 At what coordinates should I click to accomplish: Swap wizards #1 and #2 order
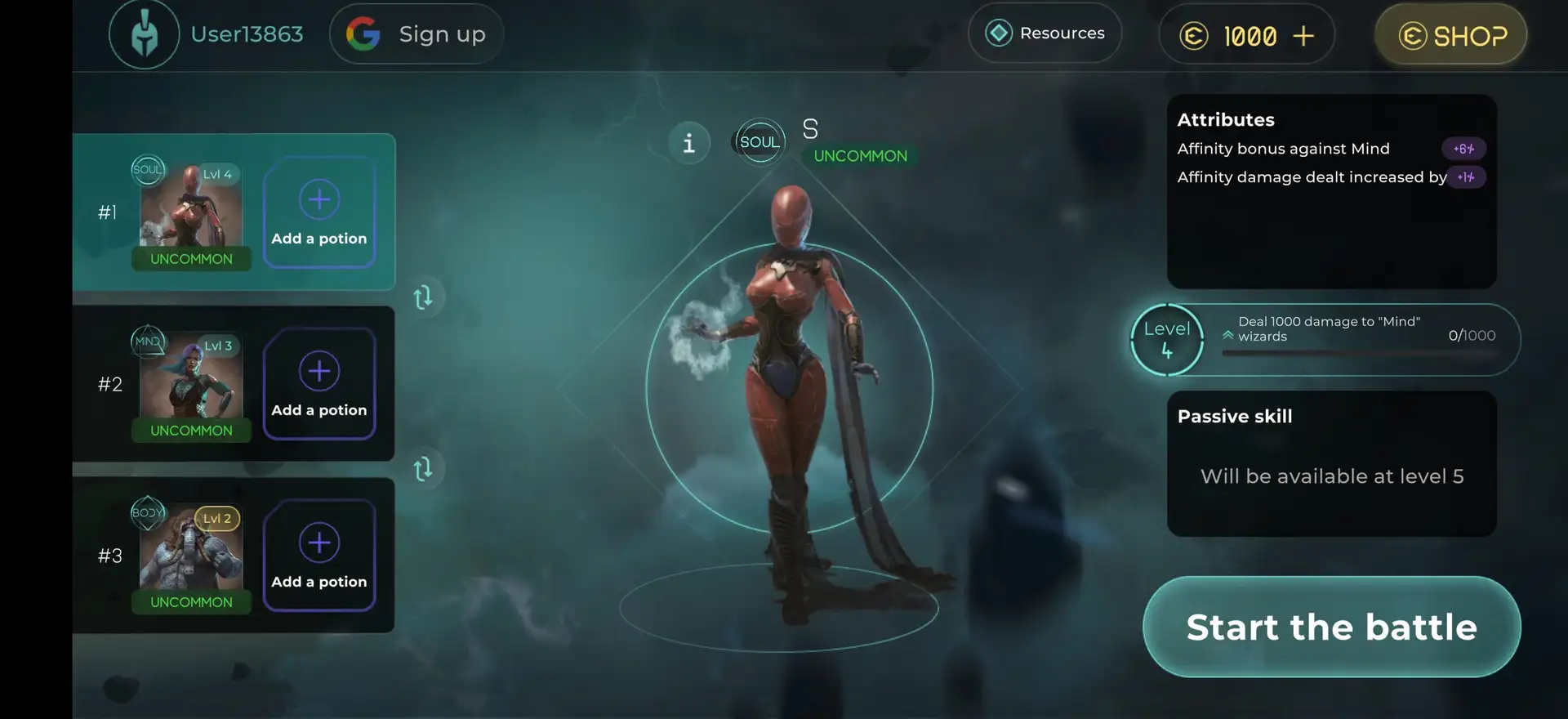[x=423, y=297]
